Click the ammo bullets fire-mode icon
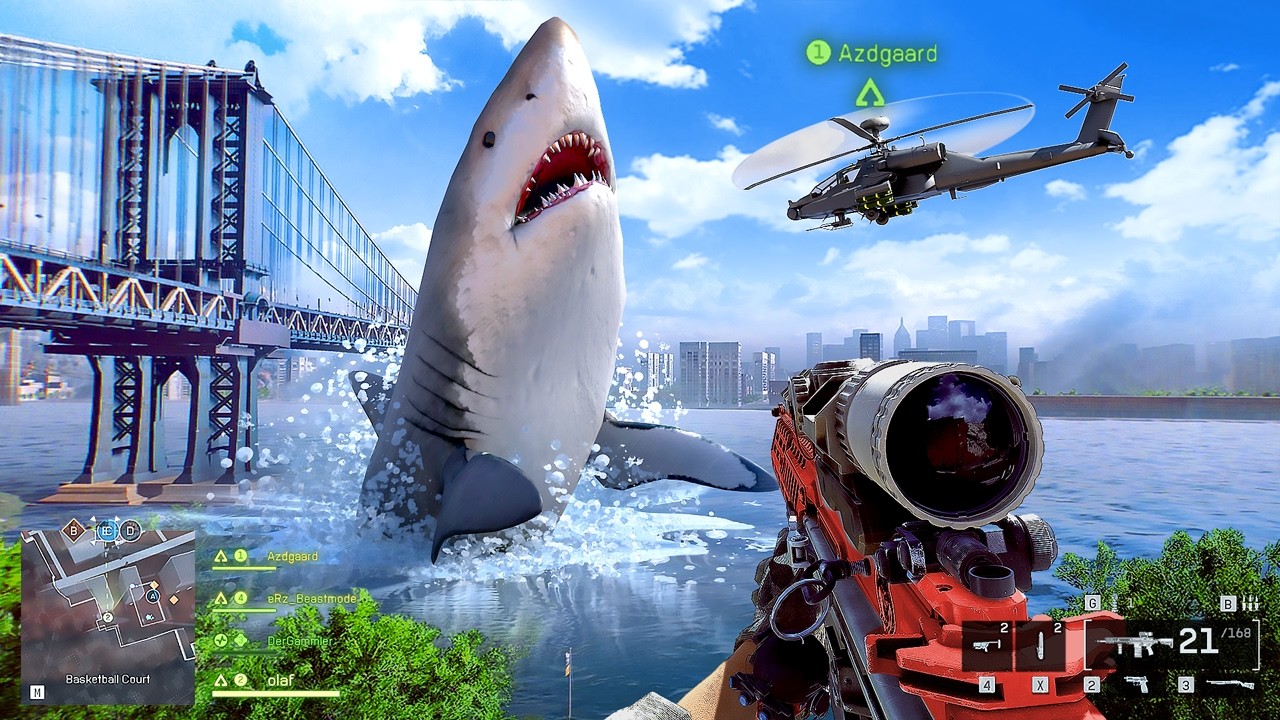Image resolution: width=1280 pixels, height=720 pixels. pos(1250,603)
